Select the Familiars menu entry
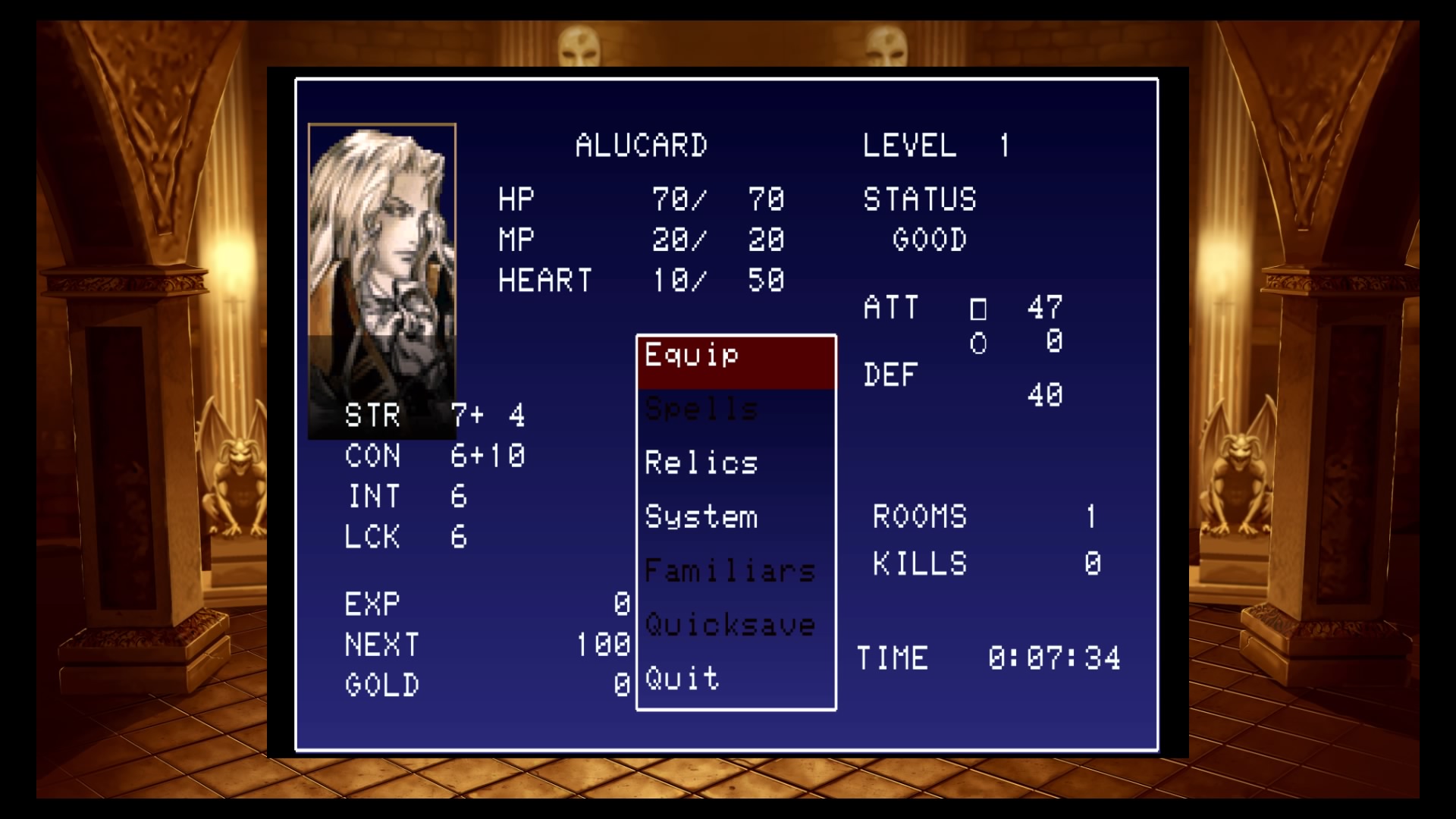 click(x=729, y=571)
